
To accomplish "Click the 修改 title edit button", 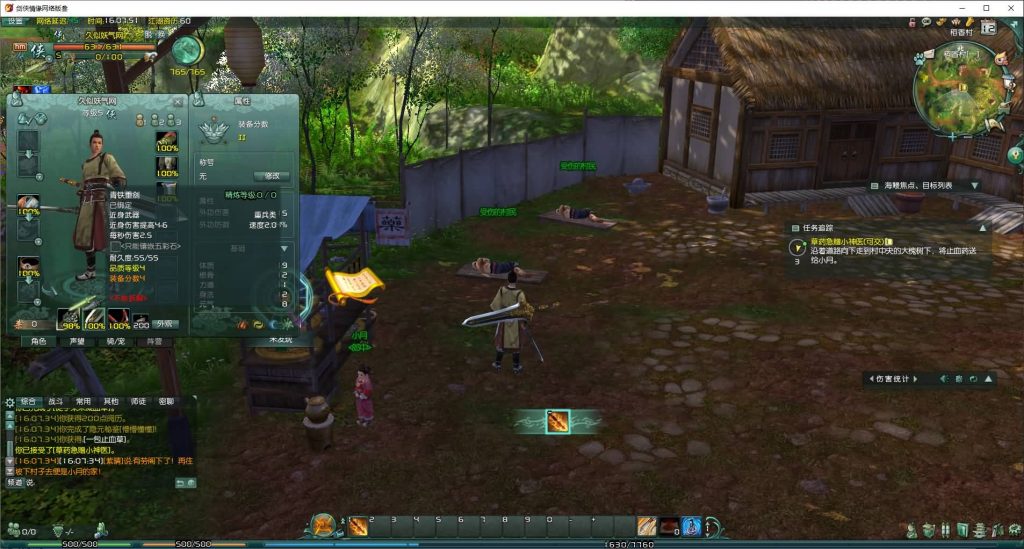I will pos(272,176).
